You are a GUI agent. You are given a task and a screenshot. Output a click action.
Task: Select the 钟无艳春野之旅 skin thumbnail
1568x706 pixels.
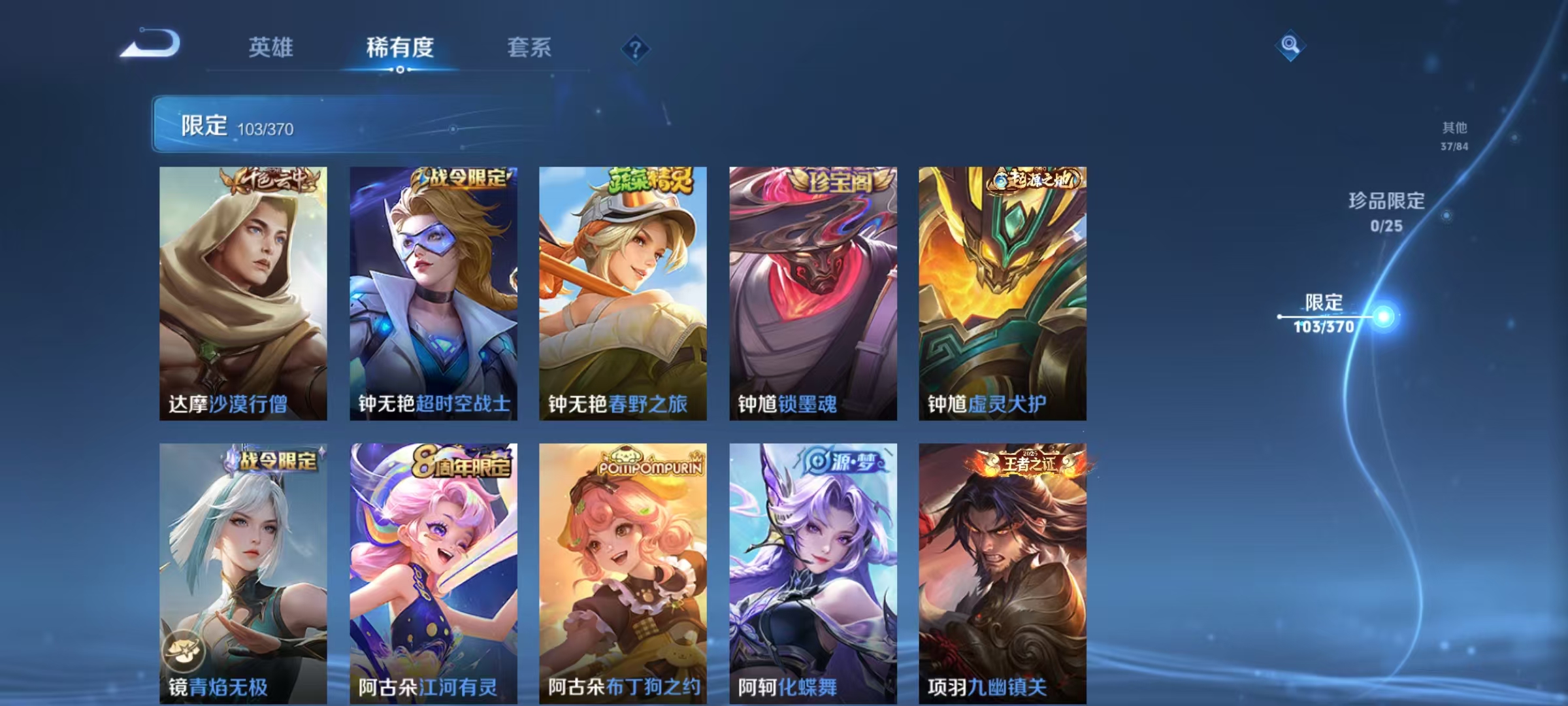pos(621,294)
